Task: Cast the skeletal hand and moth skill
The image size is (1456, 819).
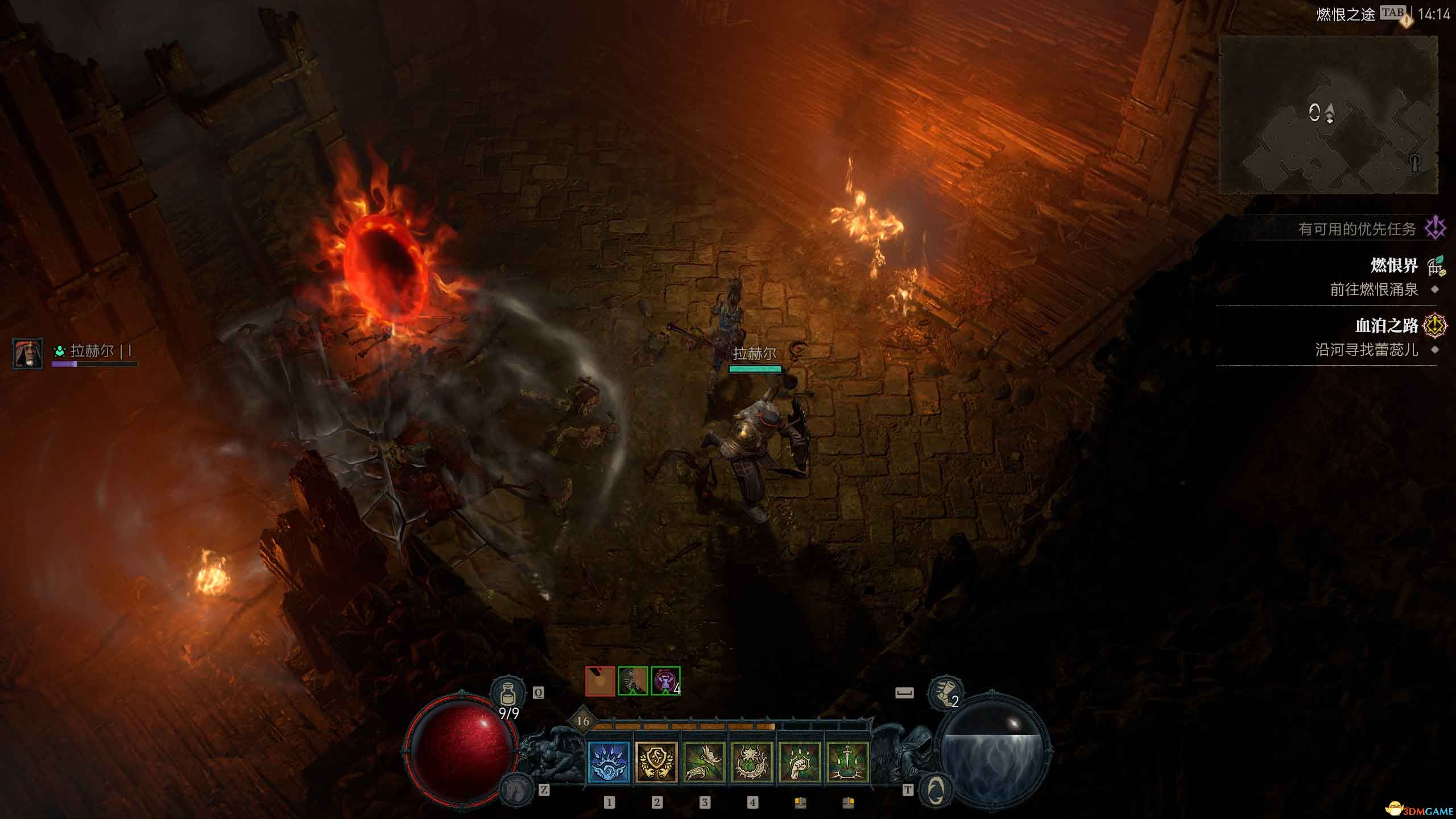Action: 704,763
